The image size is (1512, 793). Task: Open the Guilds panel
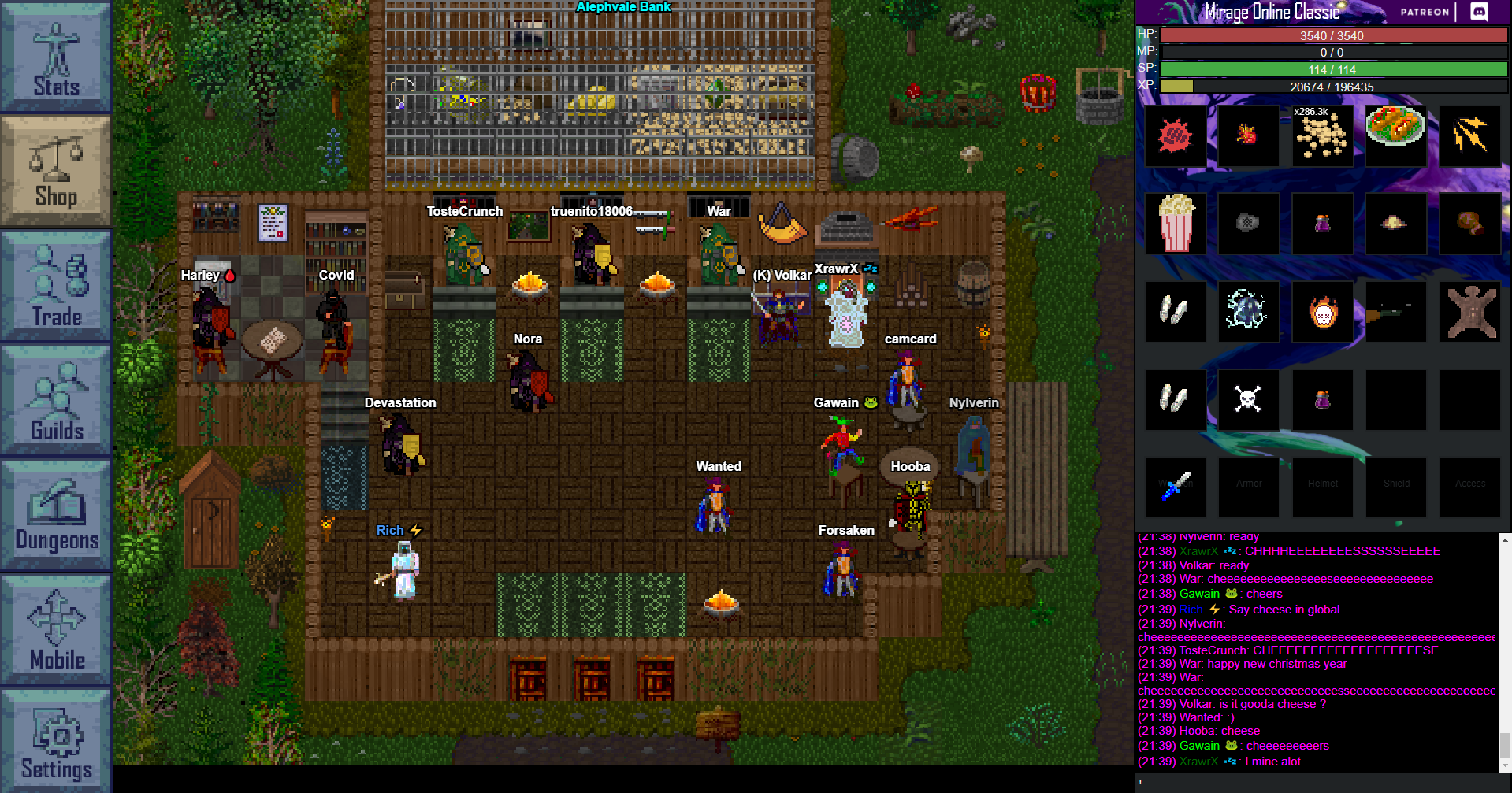pos(56,402)
